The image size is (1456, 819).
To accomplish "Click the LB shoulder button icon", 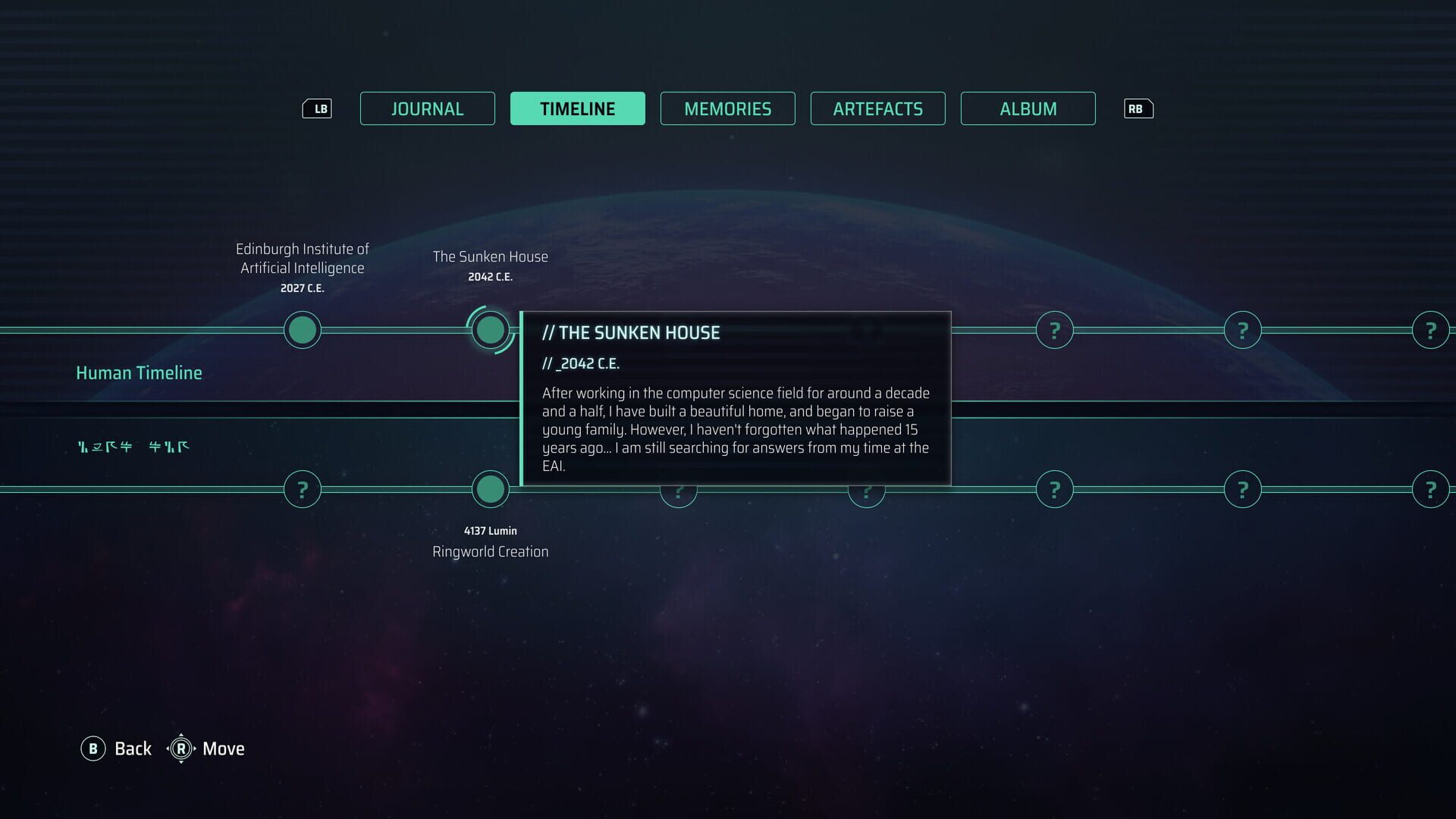I will [x=318, y=108].
